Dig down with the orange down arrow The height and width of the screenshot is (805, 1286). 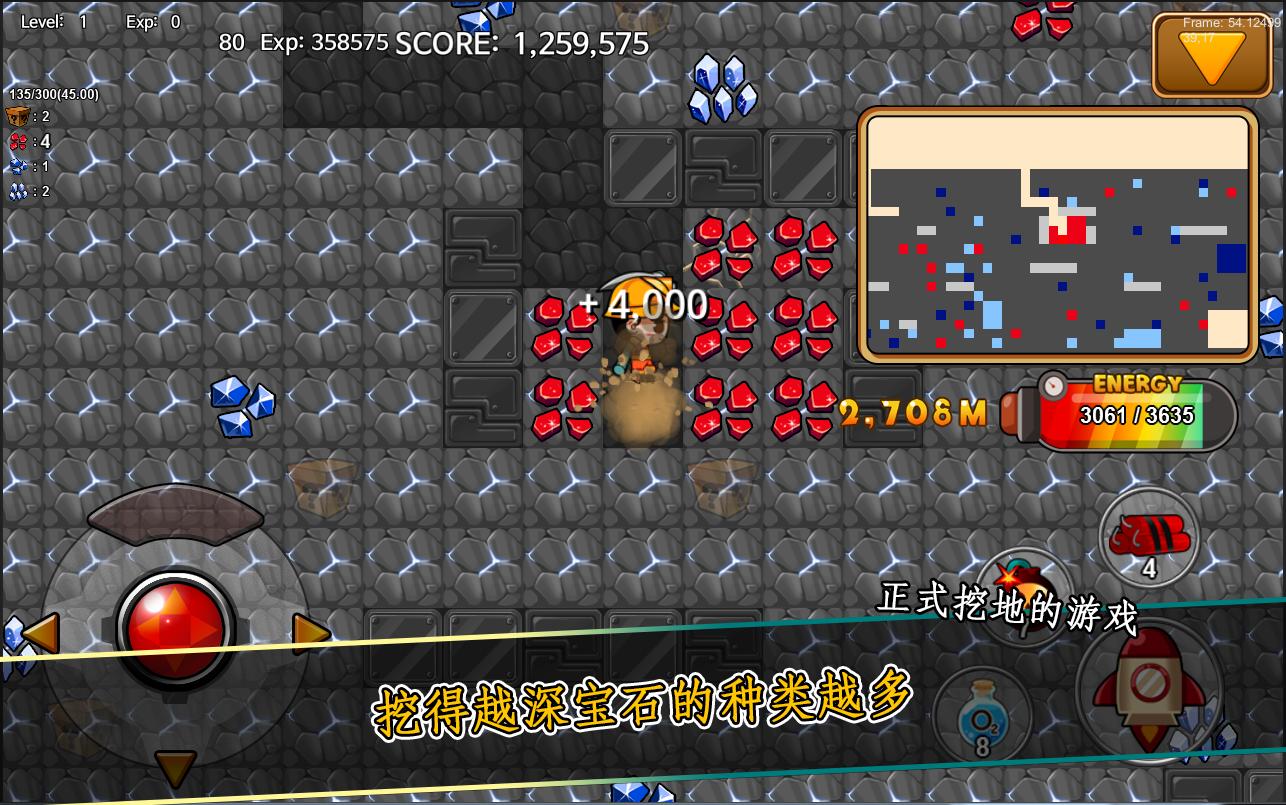[x=175, y=767]
